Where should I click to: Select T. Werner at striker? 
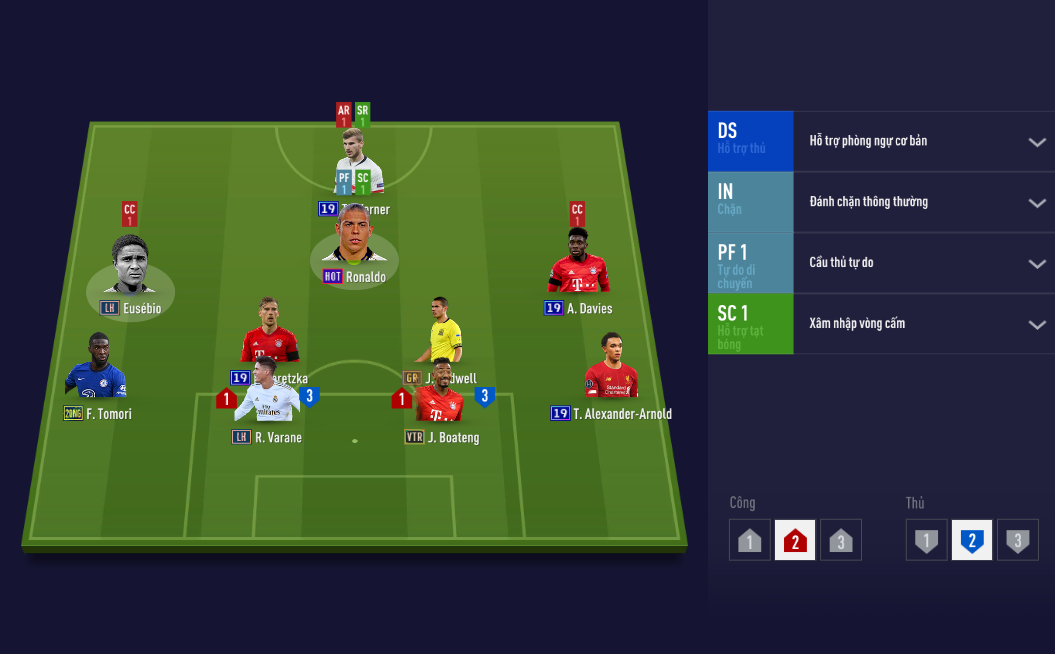pos(358,158)
